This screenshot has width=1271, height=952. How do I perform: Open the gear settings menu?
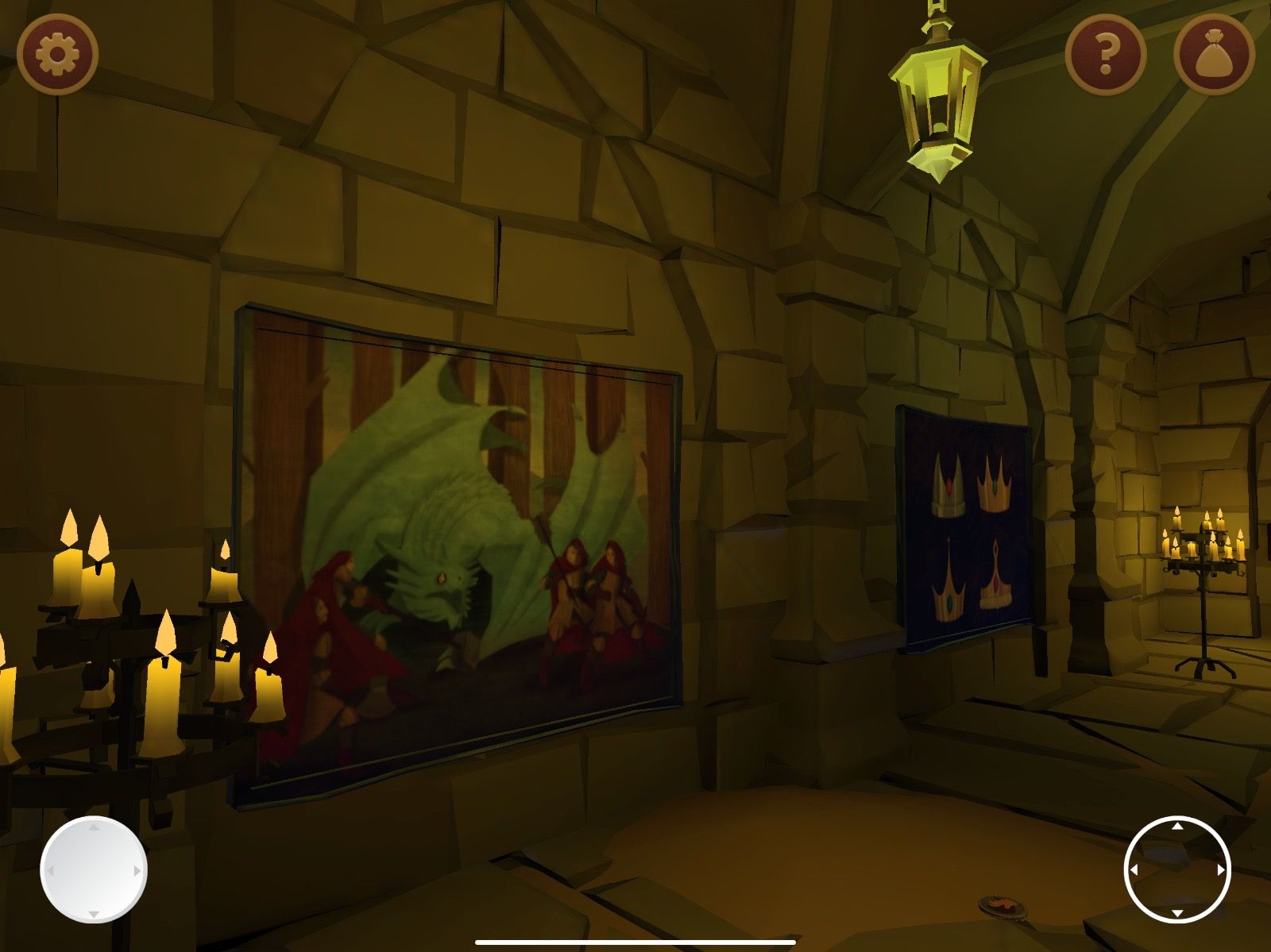click(x=57, y=55)
